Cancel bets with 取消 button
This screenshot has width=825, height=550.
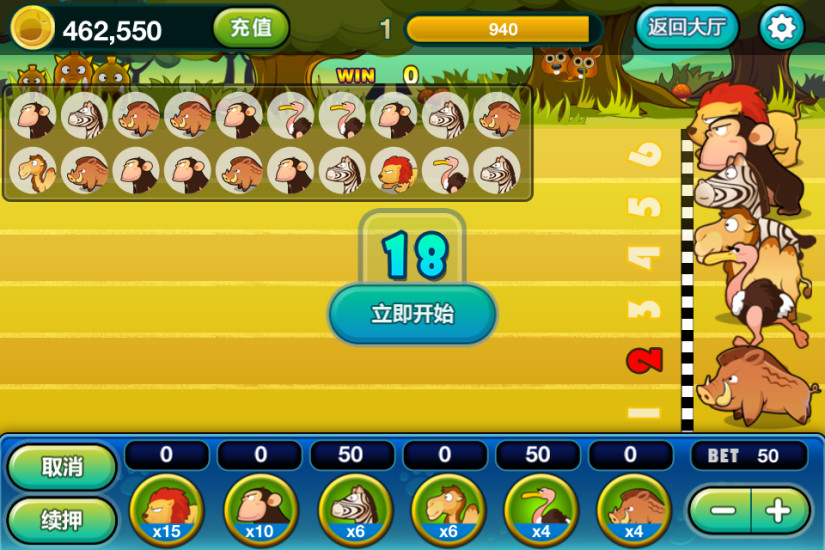point(62,467)
